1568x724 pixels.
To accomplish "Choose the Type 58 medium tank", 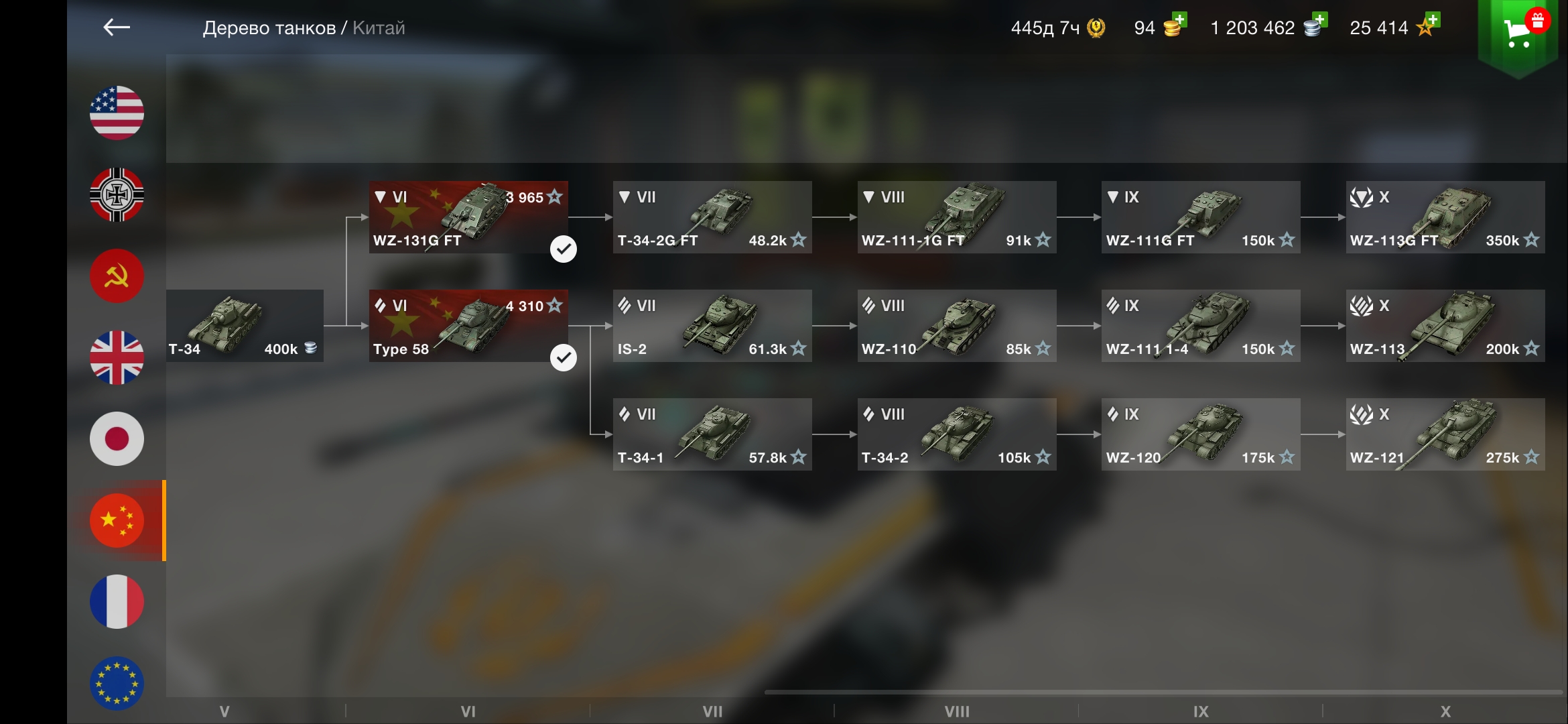I will pos(468,326).
